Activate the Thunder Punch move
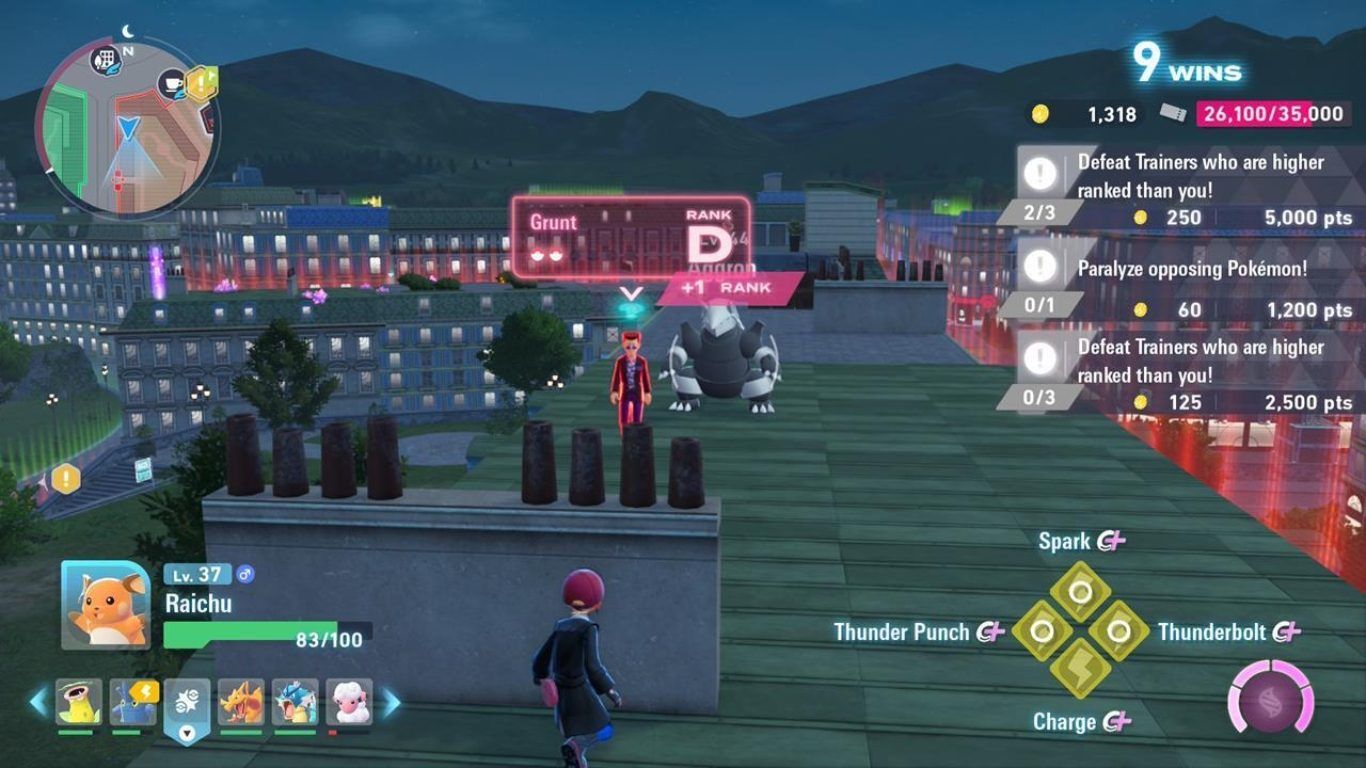 [1042, 631]
